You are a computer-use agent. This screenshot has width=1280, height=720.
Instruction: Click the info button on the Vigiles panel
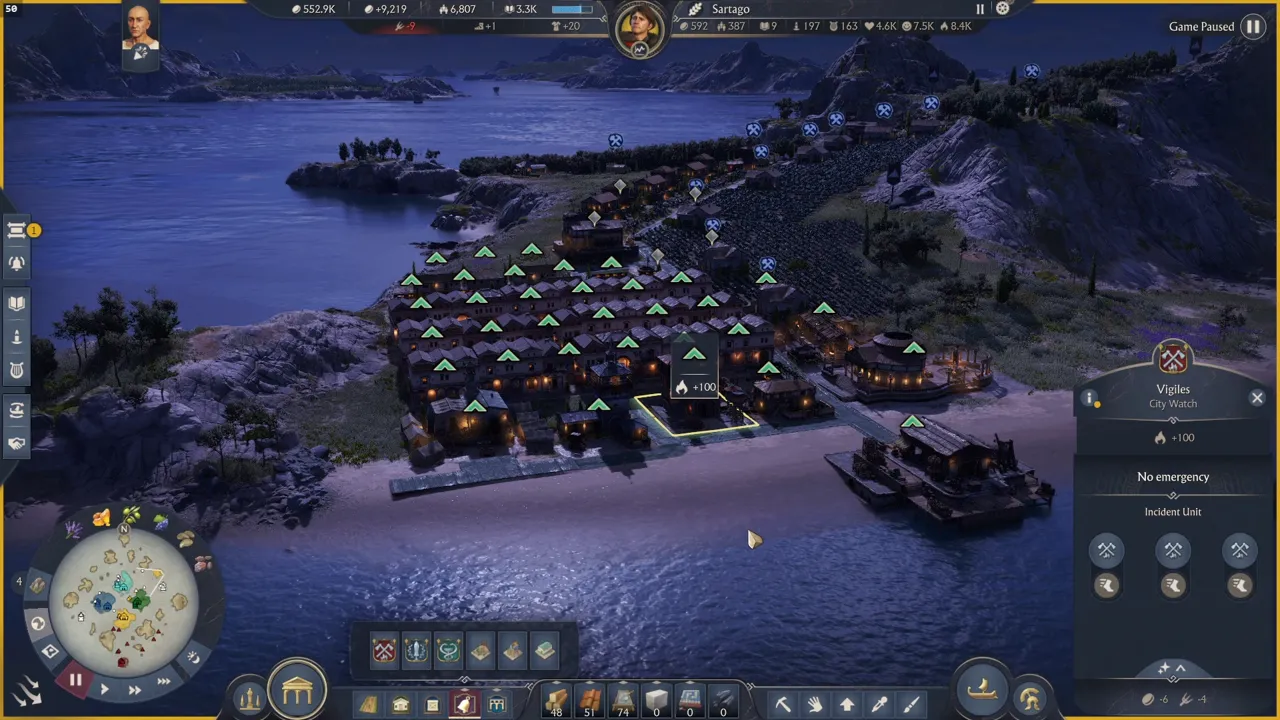click(x=1088, y=398)
